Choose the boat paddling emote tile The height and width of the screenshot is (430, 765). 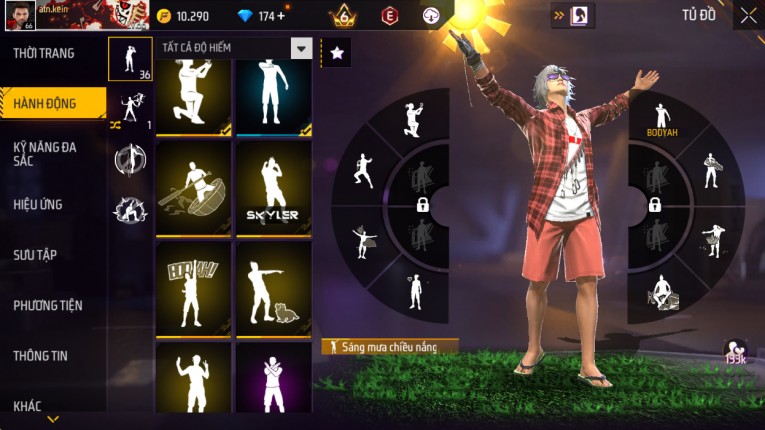[x=194, y=187]
